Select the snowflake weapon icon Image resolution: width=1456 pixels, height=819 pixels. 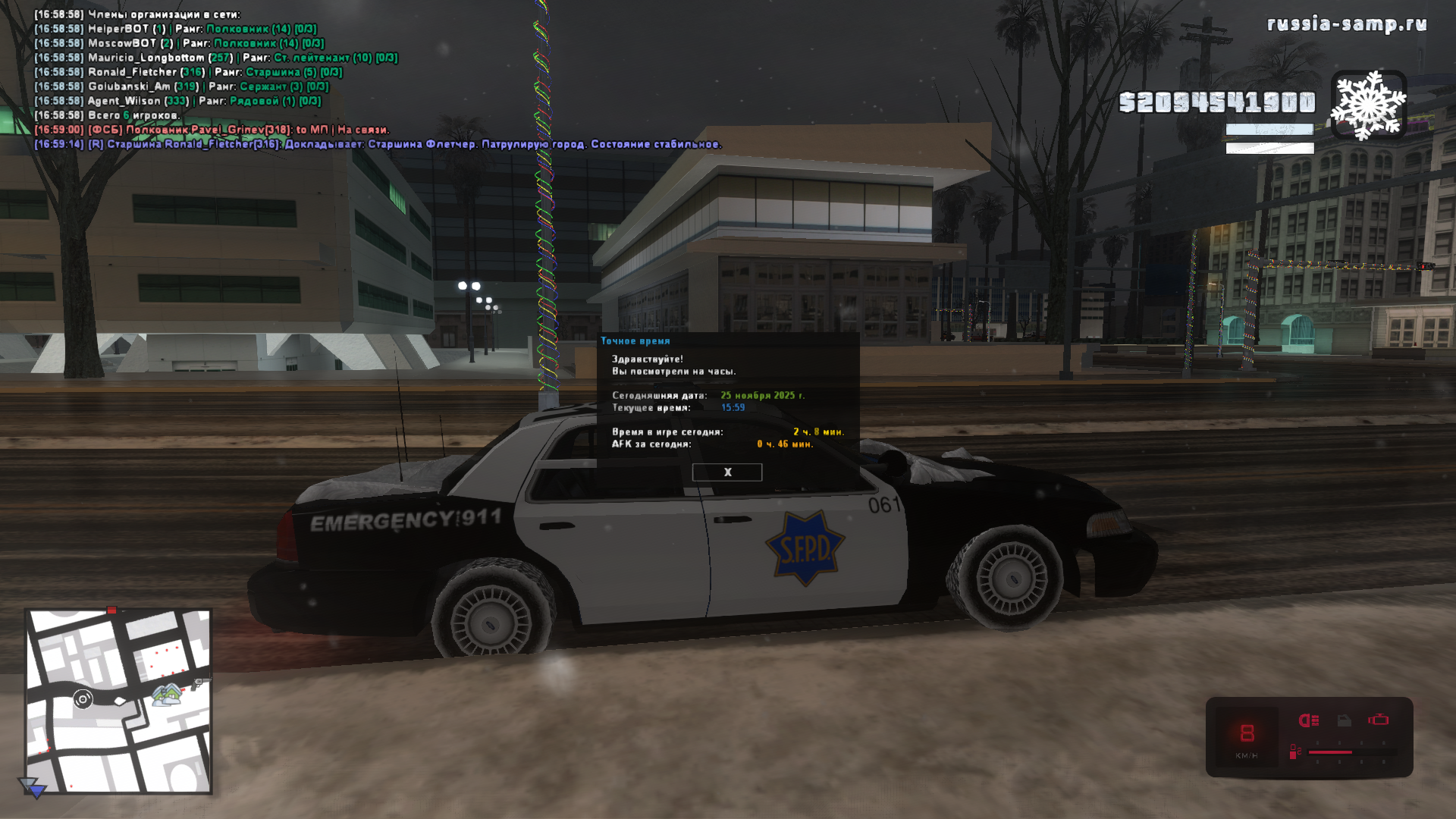click(x=1368, y=105)
